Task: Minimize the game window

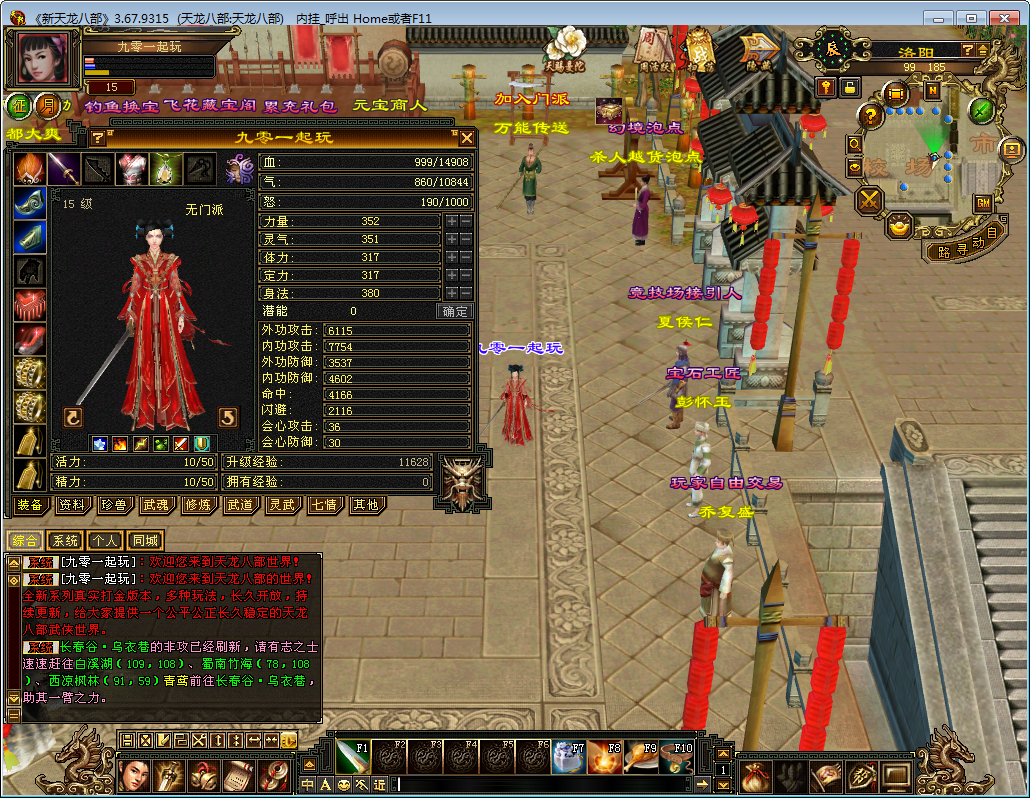Action: click(940, 18)
